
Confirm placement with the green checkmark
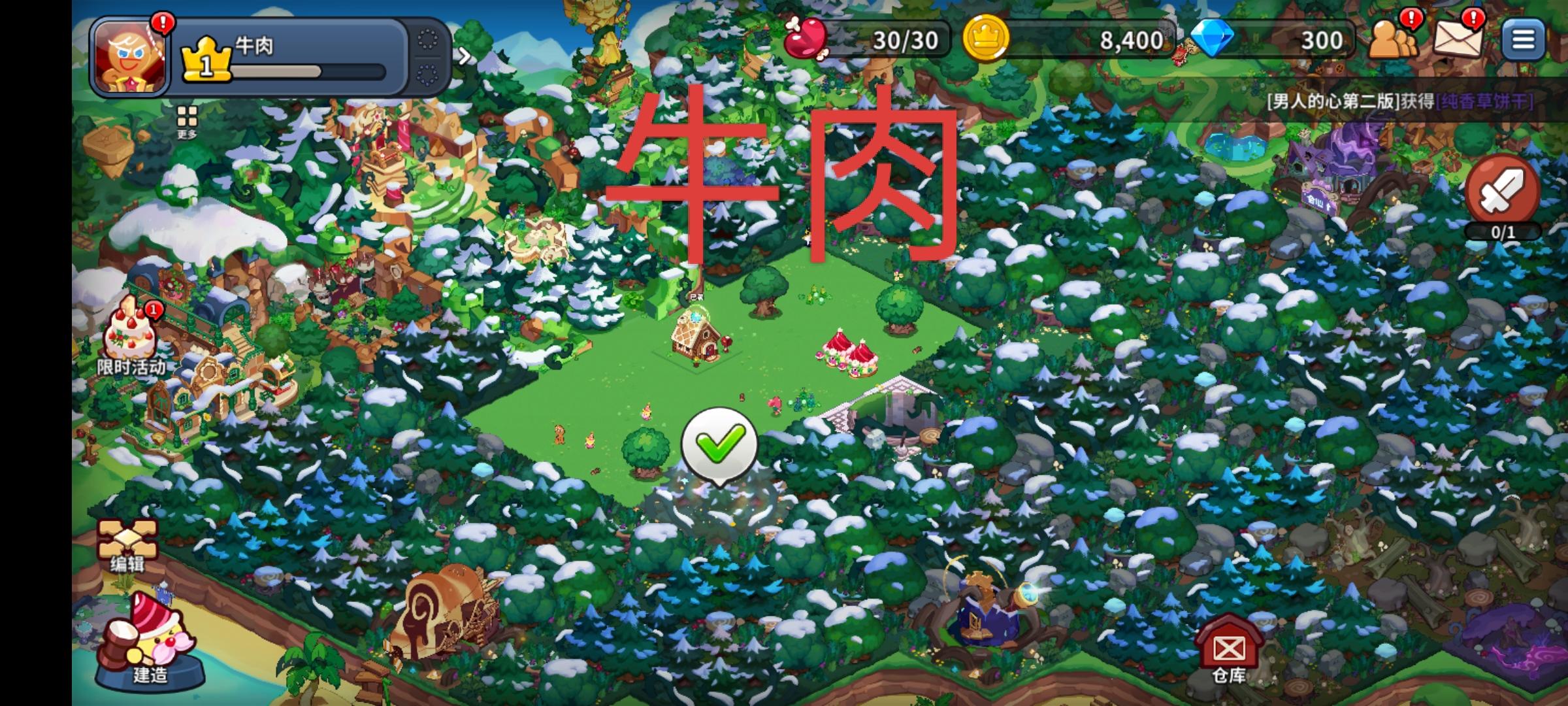pyautogui.click(x=719, y=445)
